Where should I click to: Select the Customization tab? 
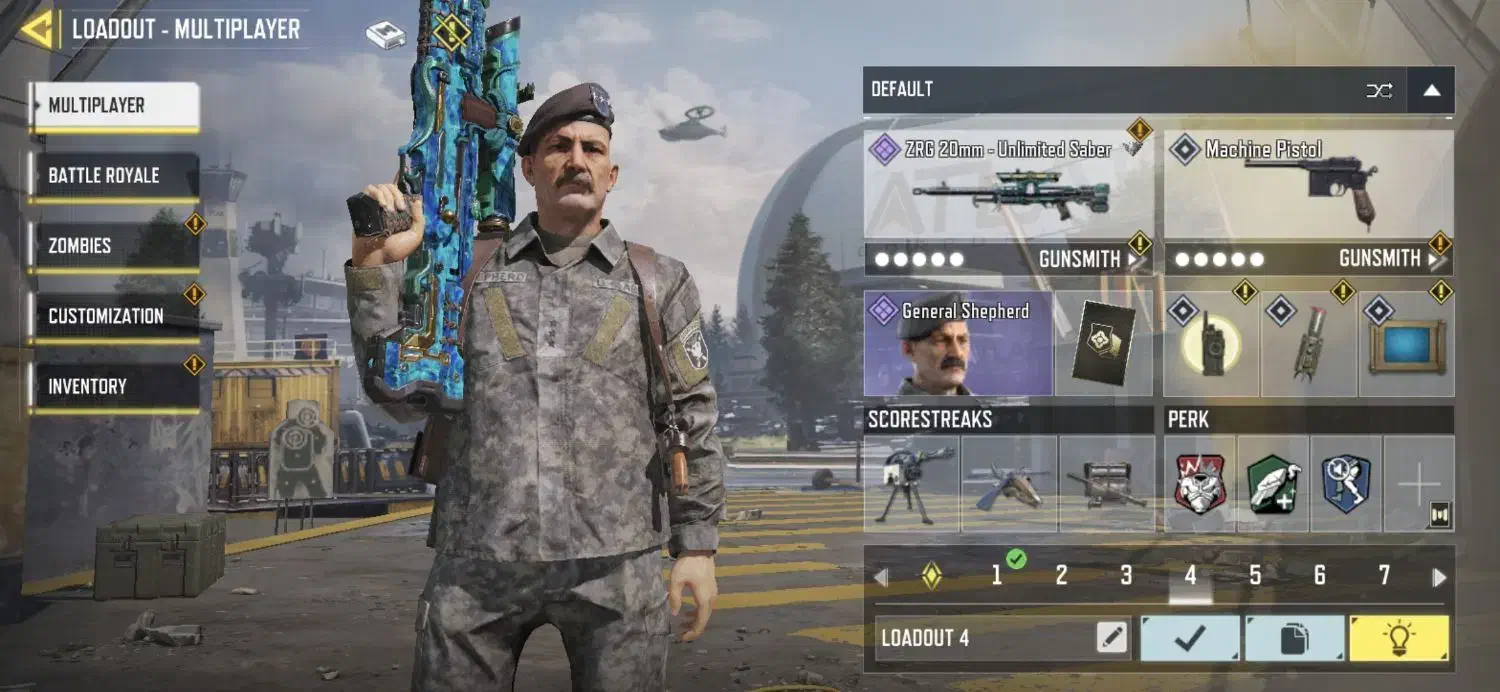113,316
